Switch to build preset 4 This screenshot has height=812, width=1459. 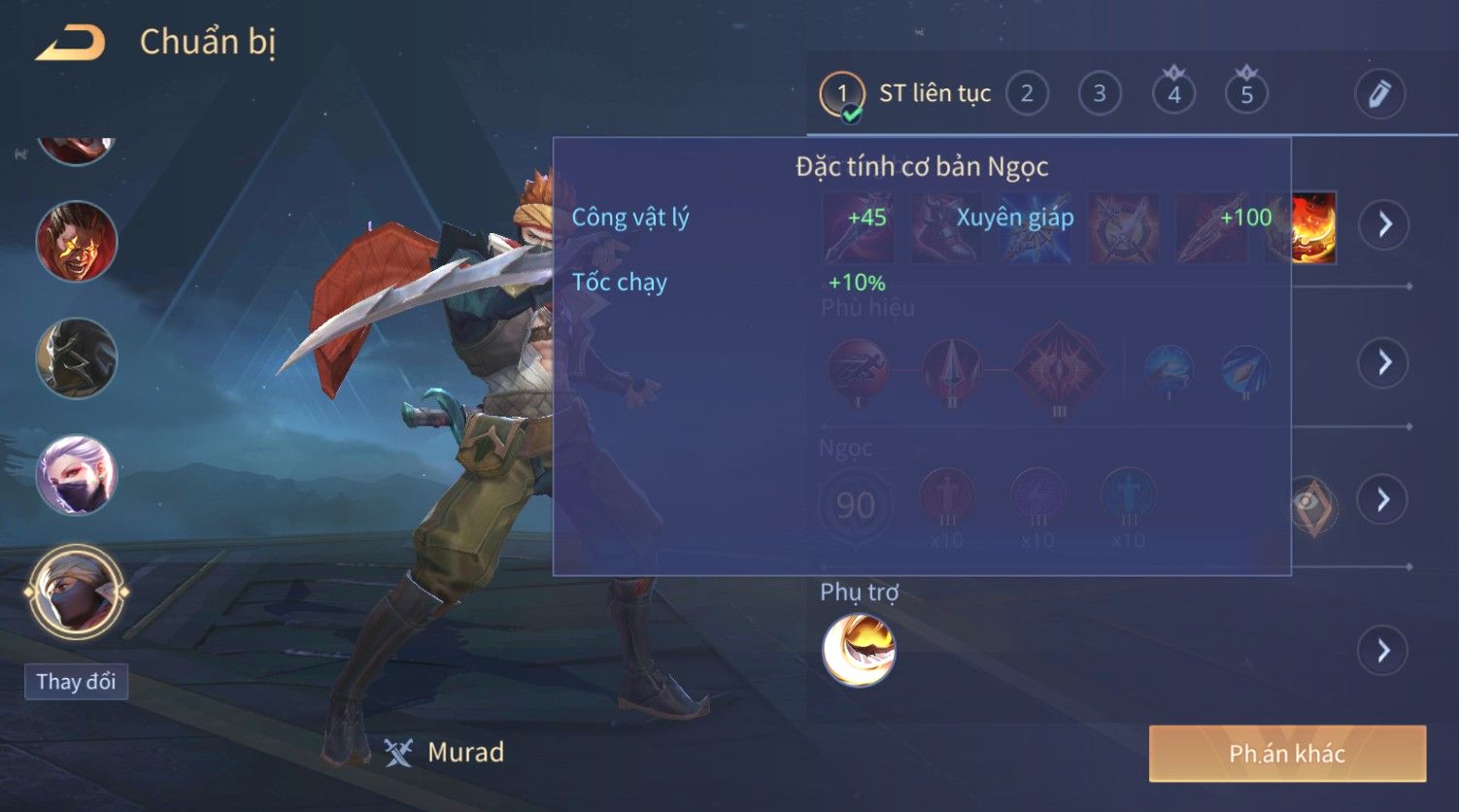[1173, 94]
